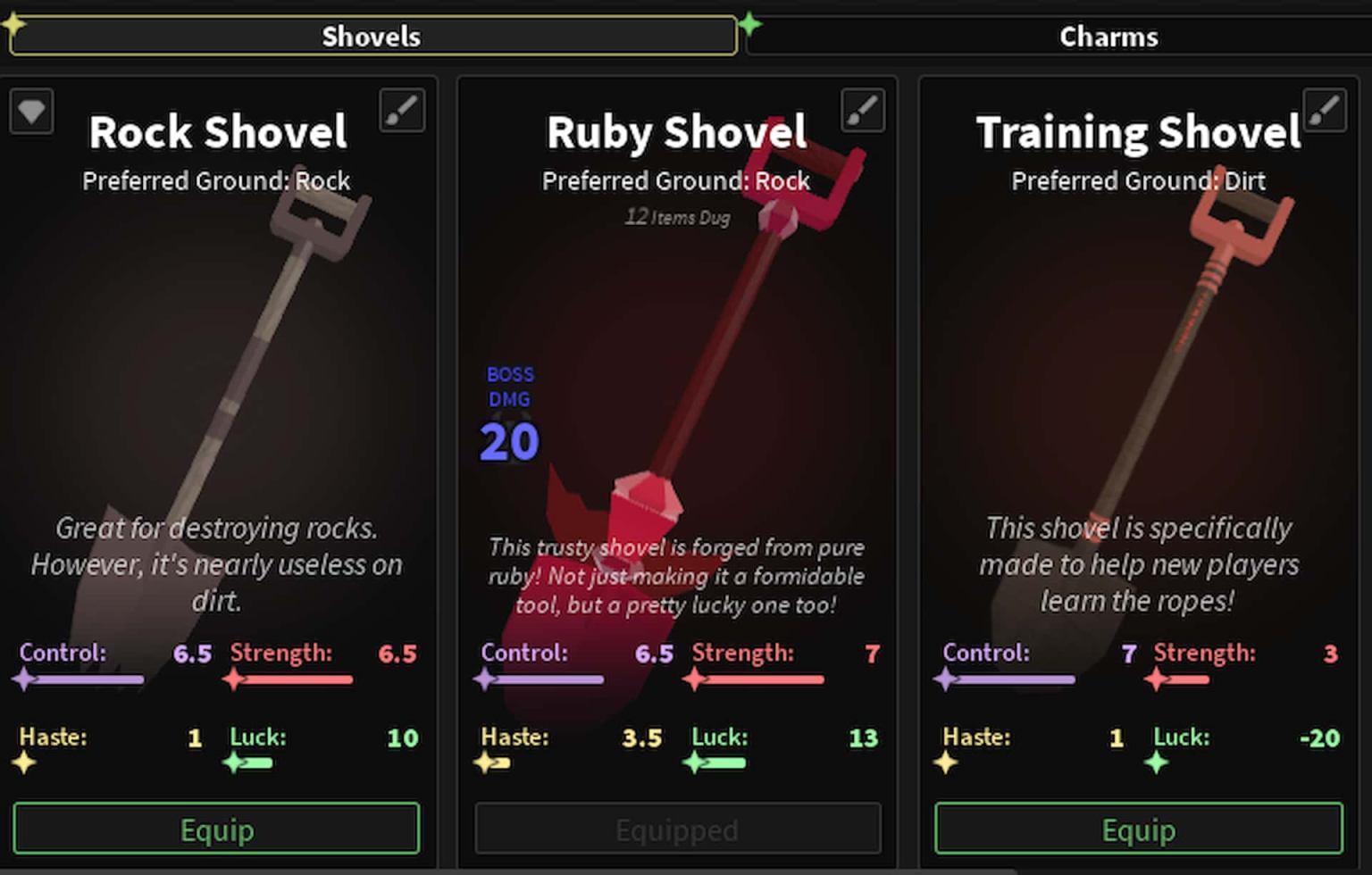Click the Luck star icon under Rock Shovel

(x=233, y=762)
